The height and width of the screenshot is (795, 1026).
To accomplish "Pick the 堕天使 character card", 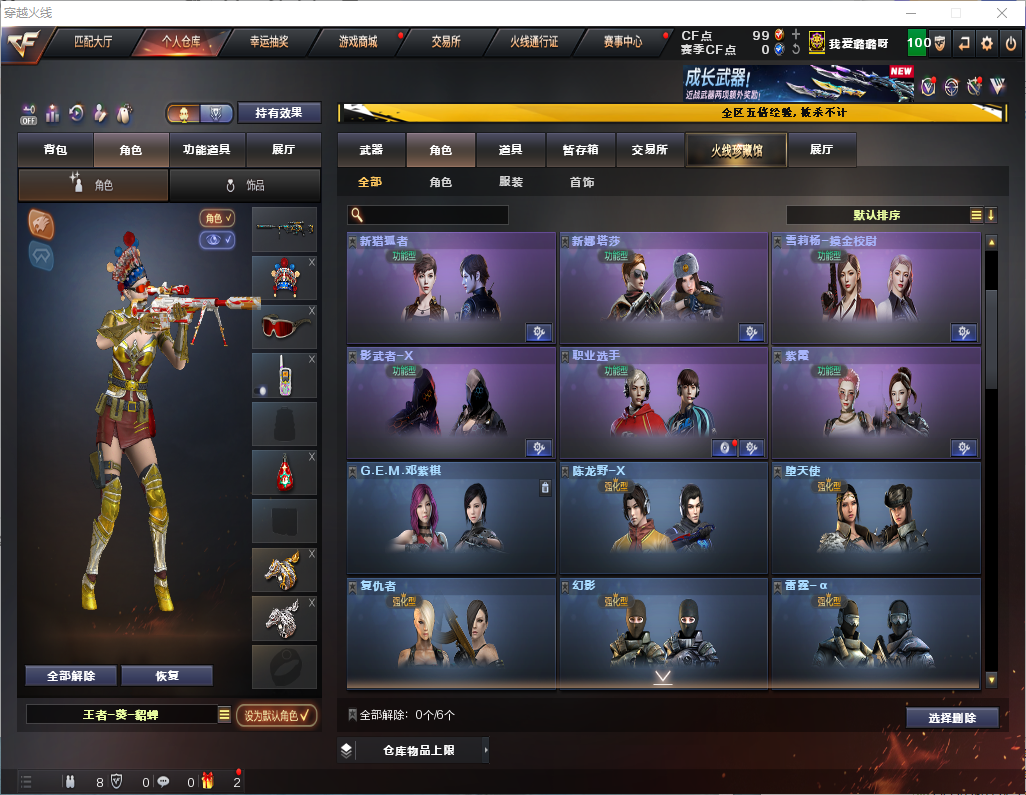I will point(875,518).
